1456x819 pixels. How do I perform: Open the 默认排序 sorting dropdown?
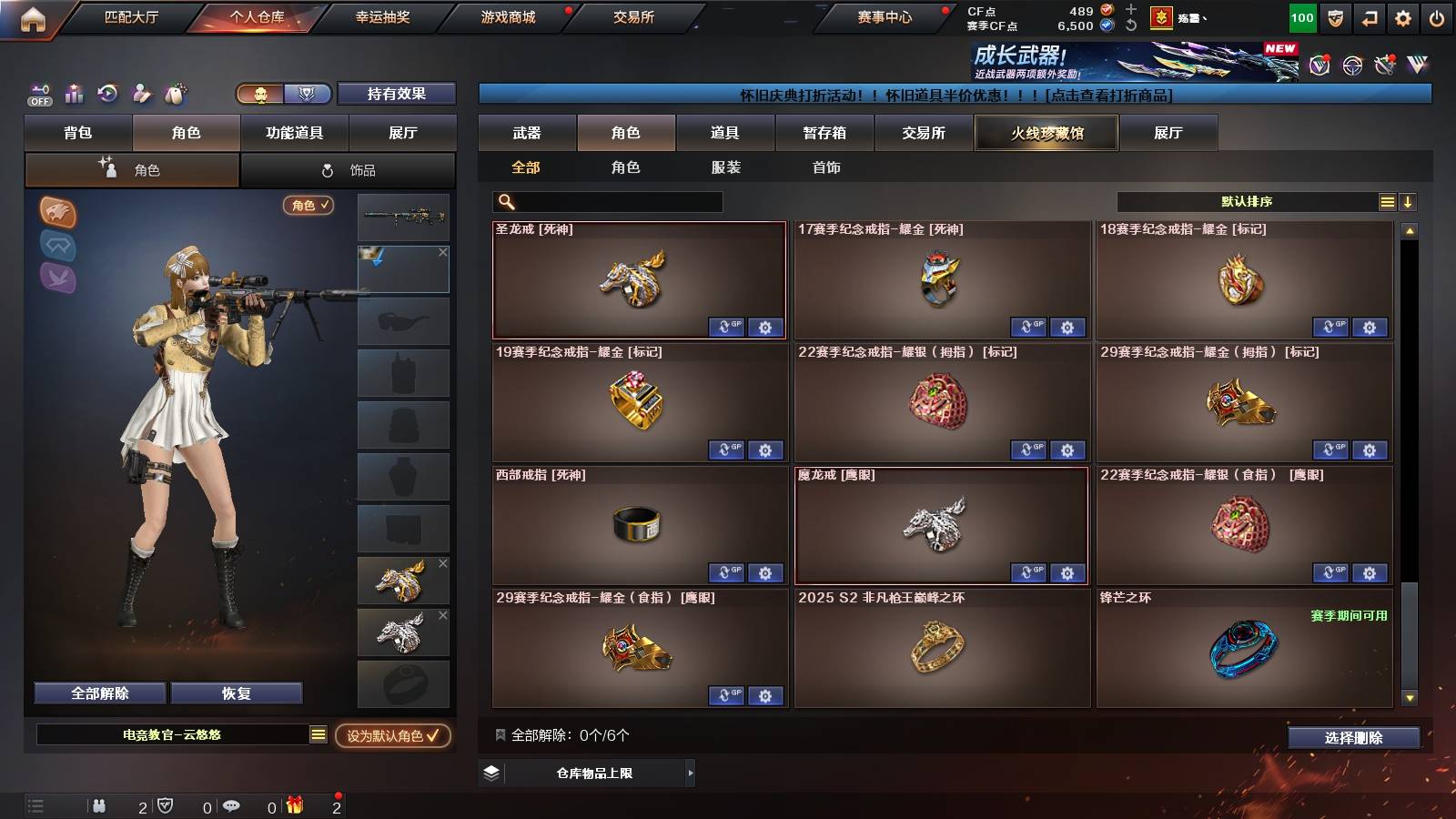(1247, 201)
